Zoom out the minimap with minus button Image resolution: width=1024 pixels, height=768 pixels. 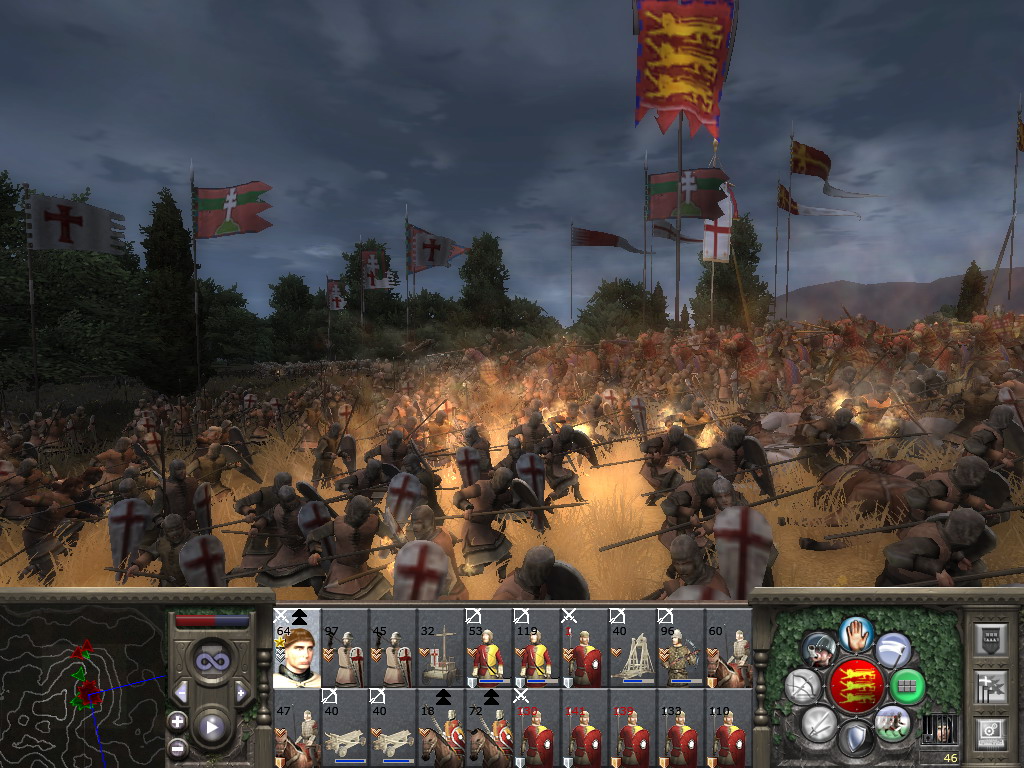(x=178, y=746)
